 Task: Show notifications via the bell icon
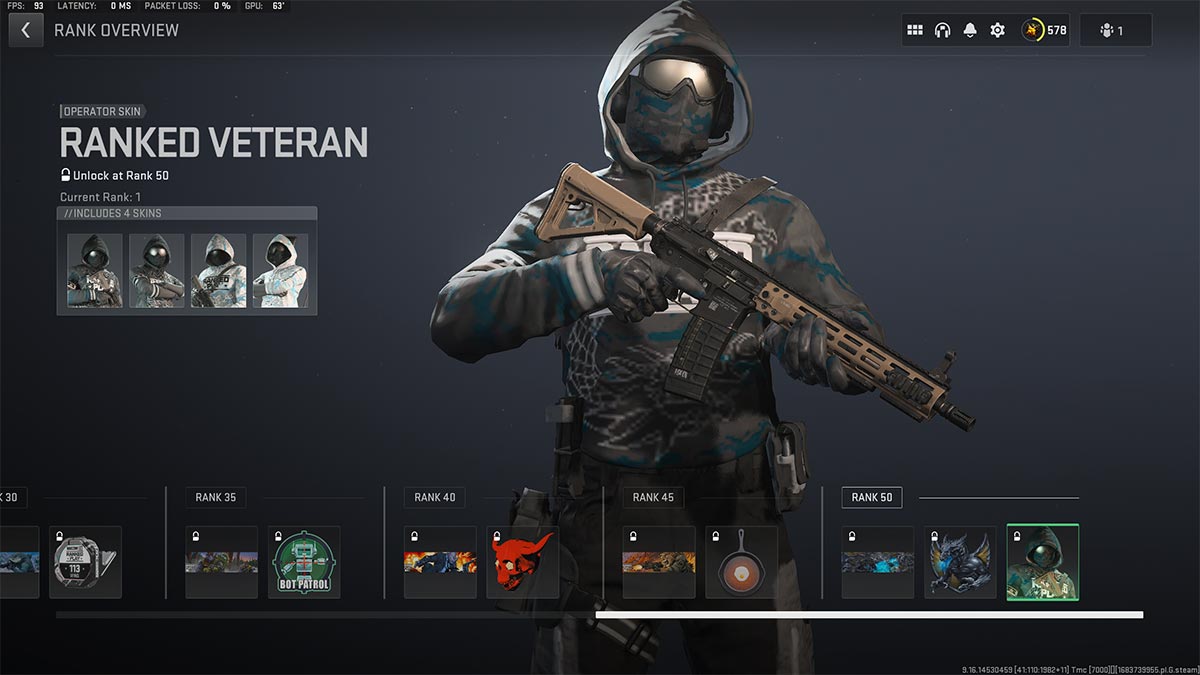tap(969, 30)
